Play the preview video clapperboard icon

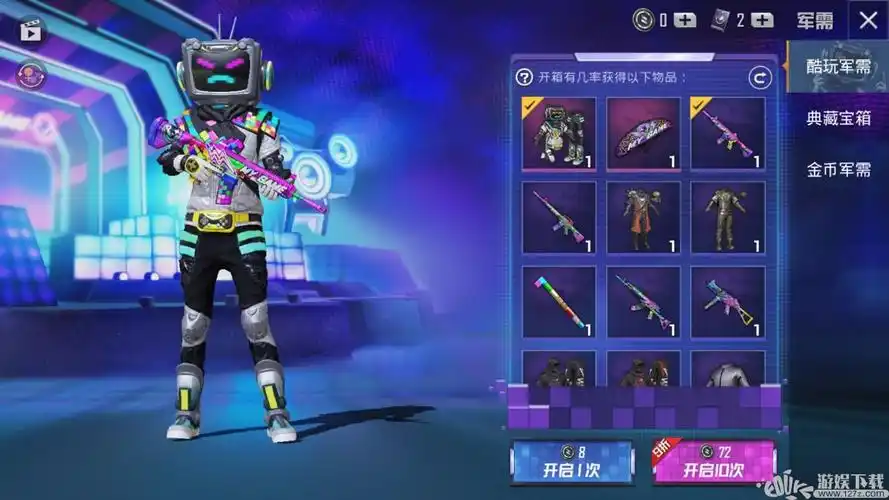tap(31, 30)
